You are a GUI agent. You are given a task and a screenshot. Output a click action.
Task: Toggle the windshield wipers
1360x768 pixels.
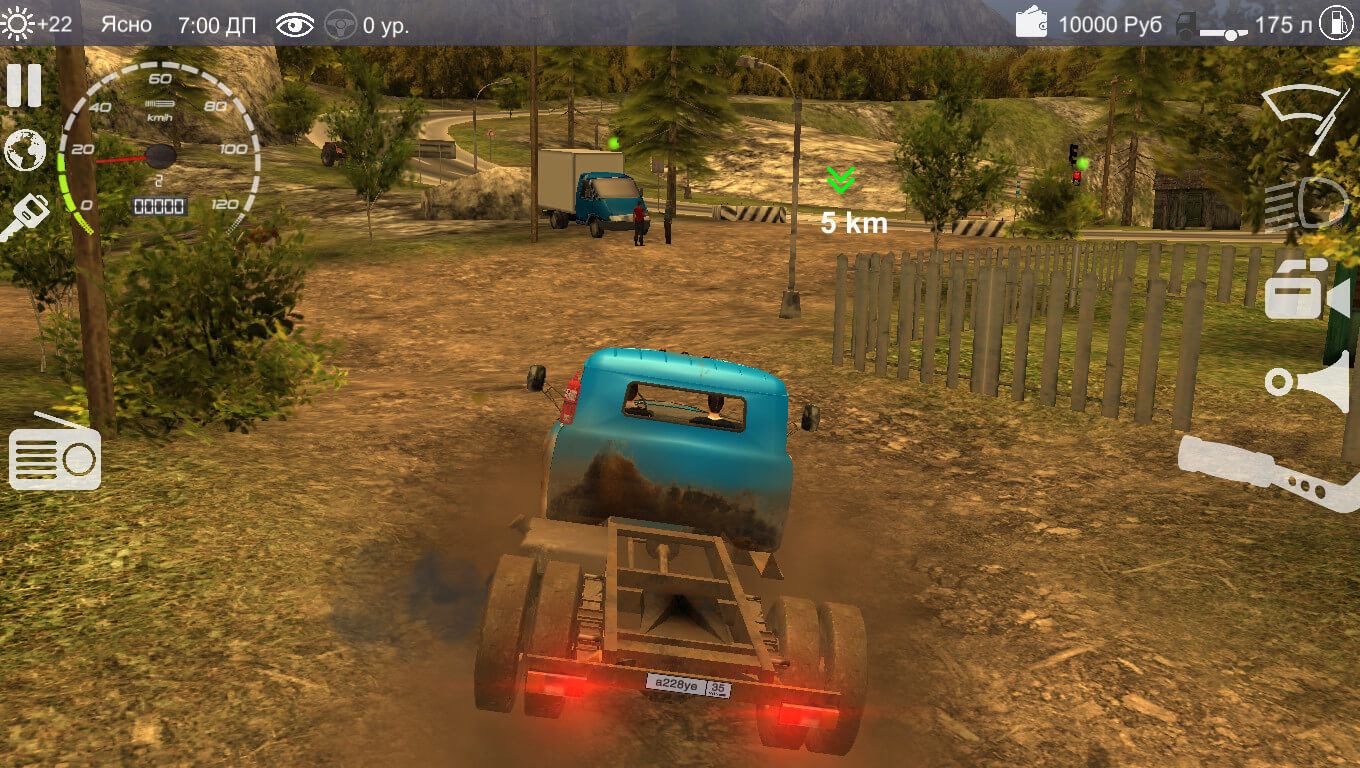pyautogui.click(x=1304, y=115)
